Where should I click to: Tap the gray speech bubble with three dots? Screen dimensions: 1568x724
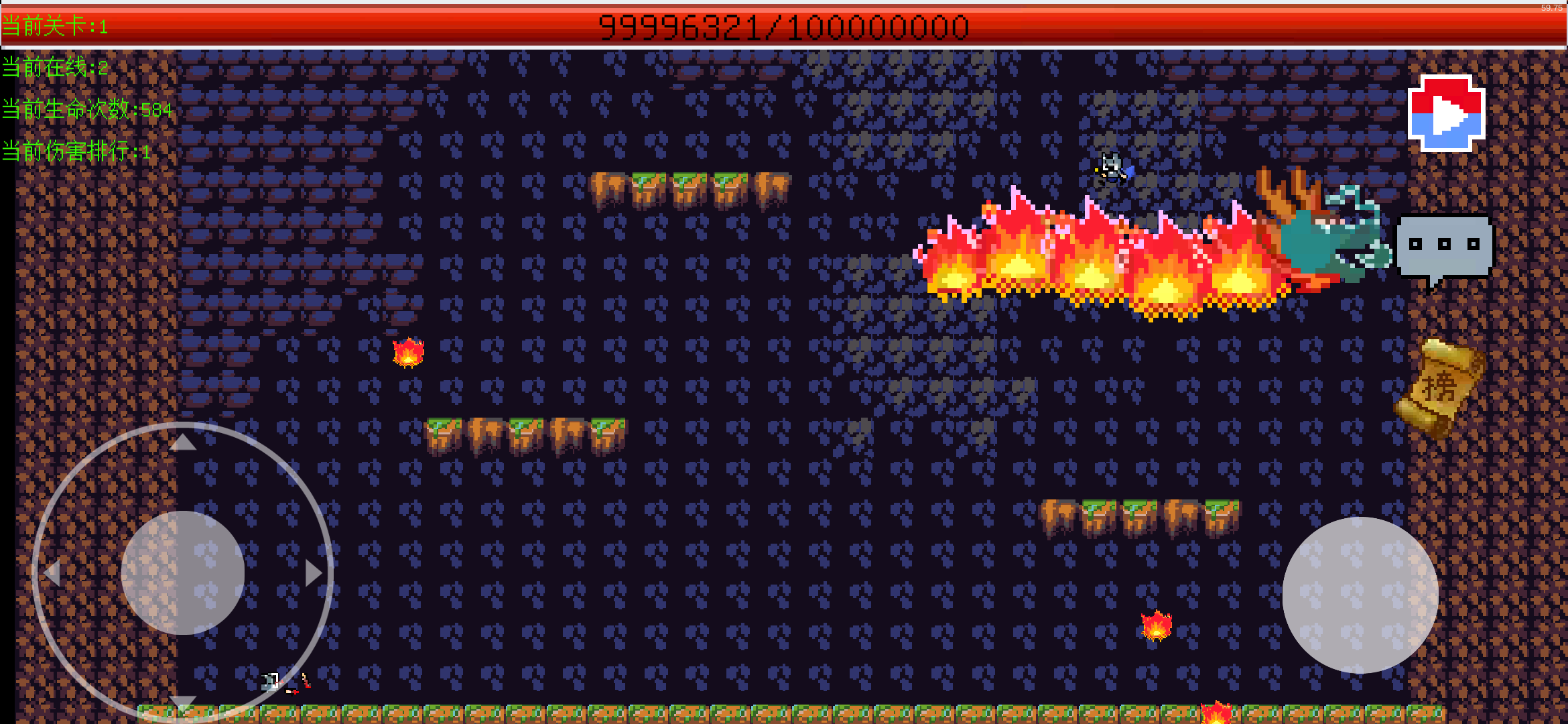click(1443, 245)
